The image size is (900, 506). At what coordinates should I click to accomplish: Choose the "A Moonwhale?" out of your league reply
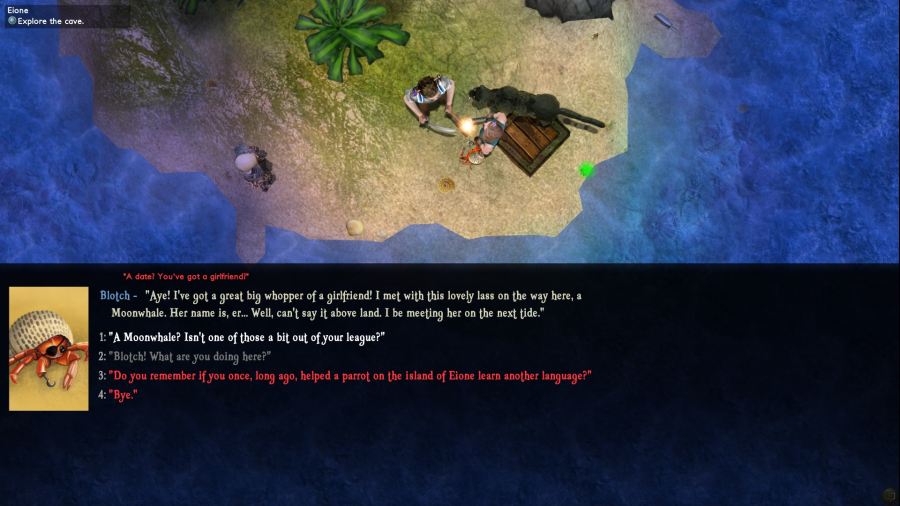[x=246, y=338]
